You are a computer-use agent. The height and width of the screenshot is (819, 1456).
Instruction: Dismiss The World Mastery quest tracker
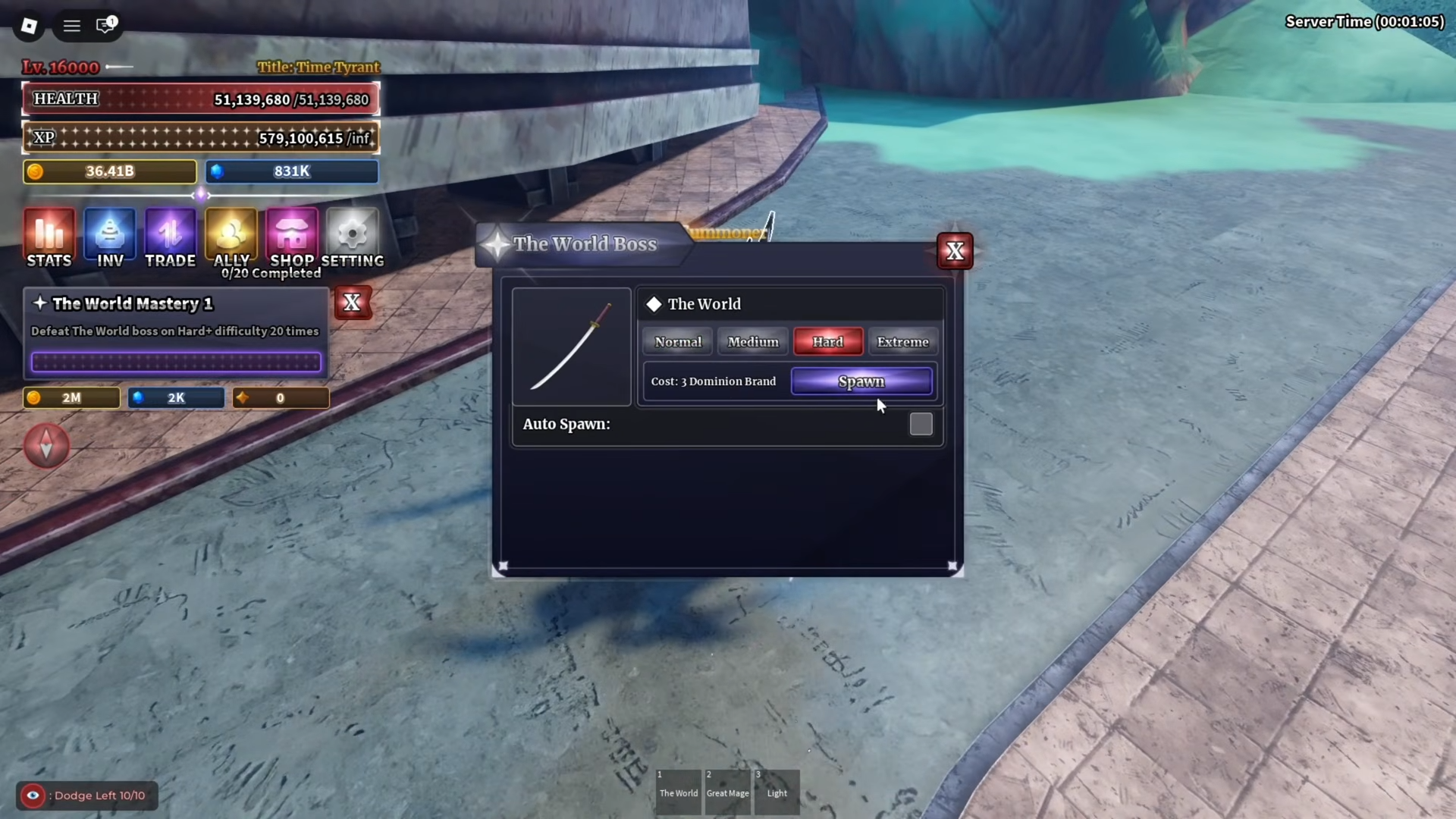coord(352,303)
